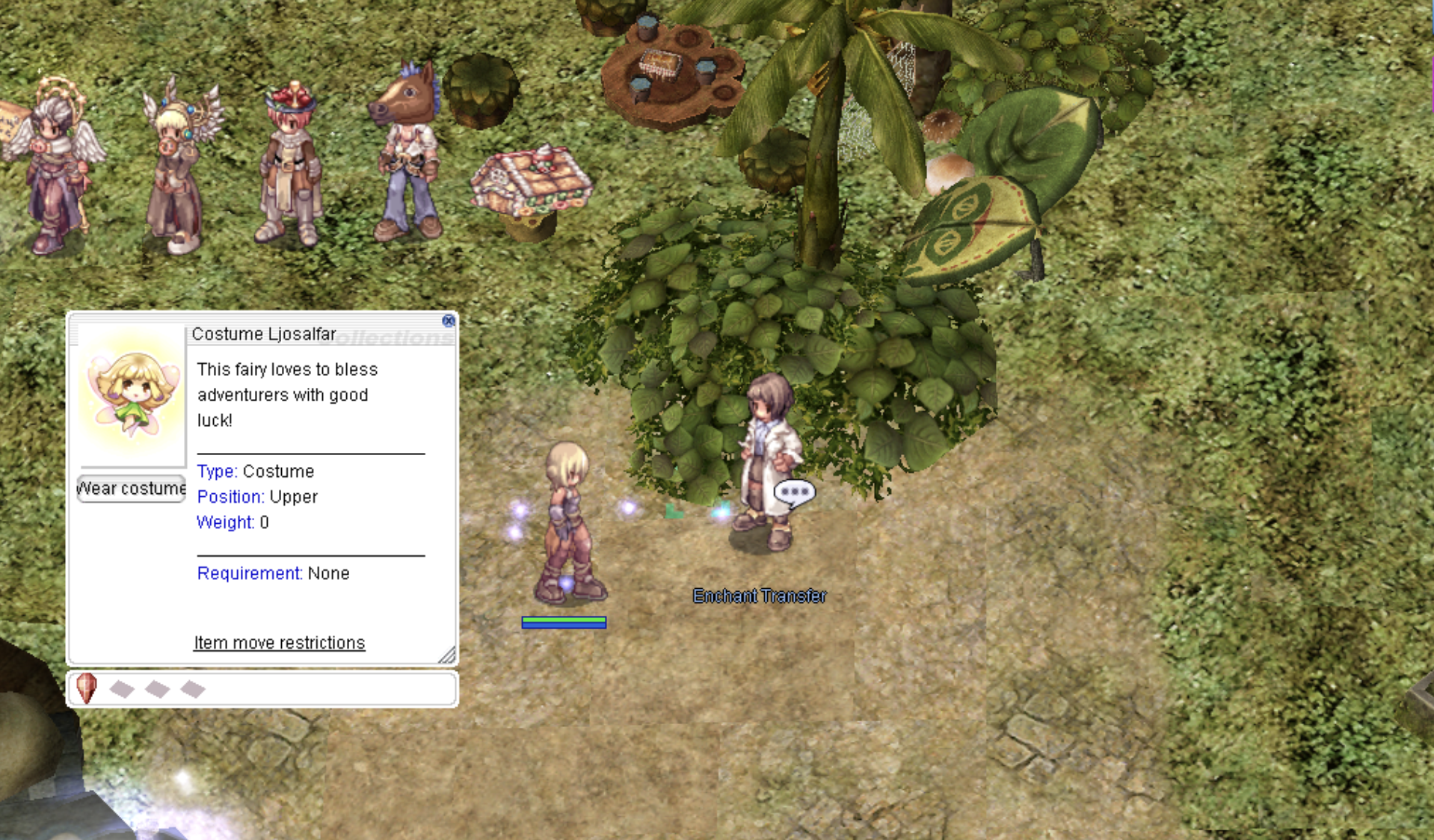
Task: Close the Costume Ljosalfar item window
Action: click(x=448, y=321)
